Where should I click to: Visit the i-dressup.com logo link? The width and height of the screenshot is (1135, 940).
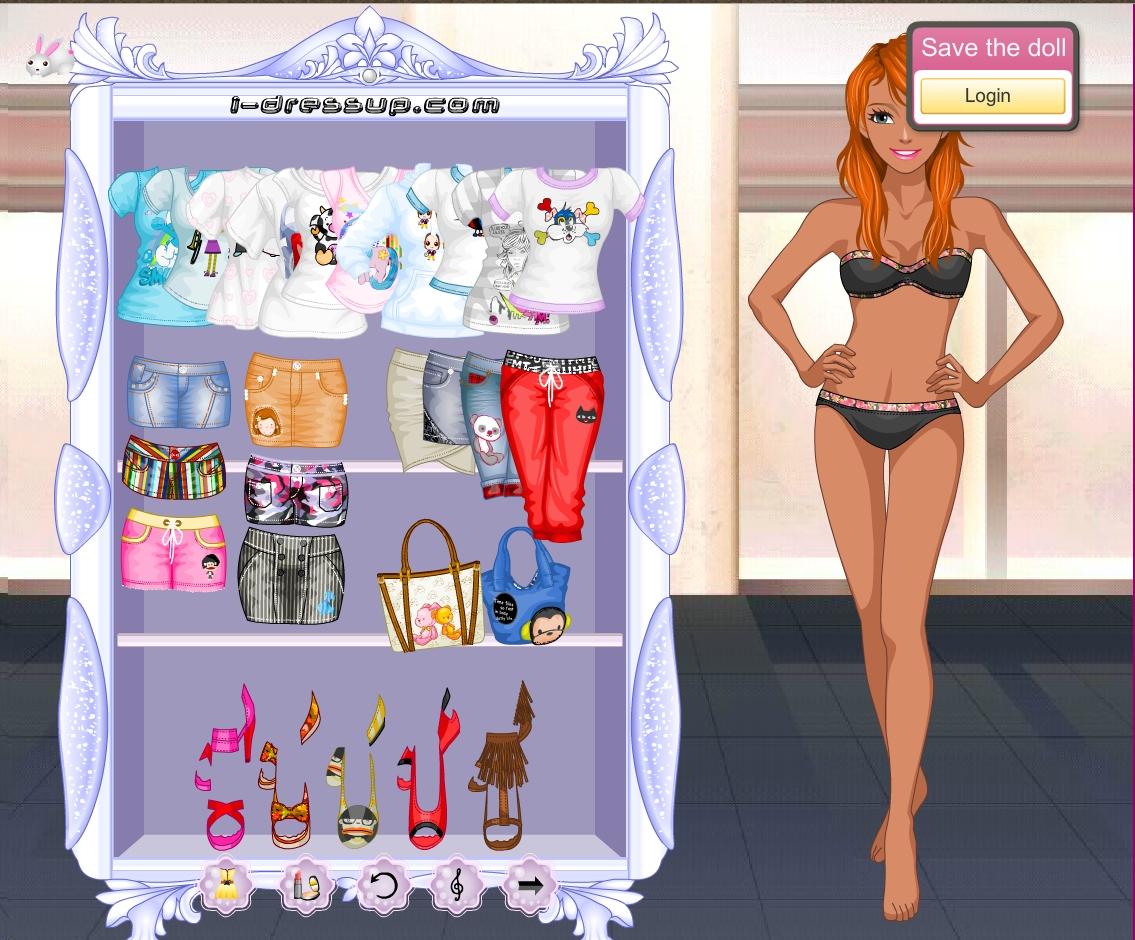point(365,104)
